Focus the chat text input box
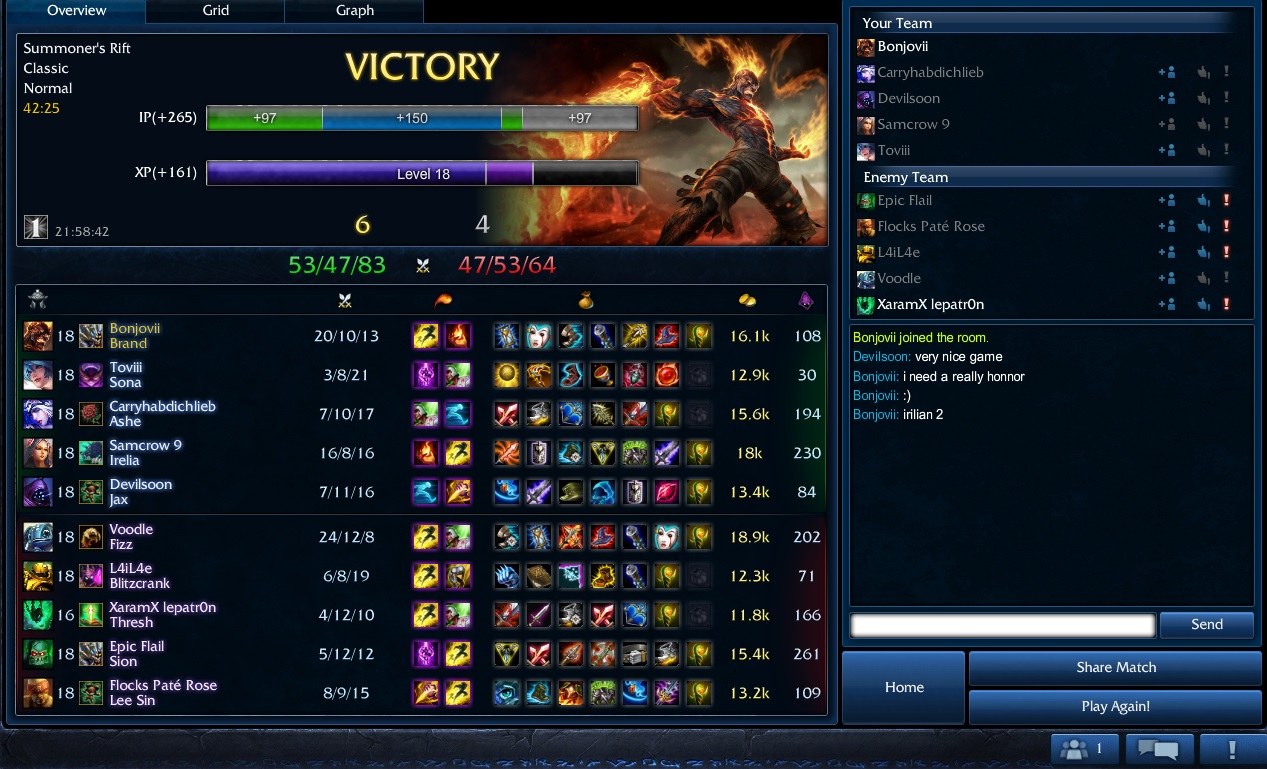 (x=1002, y=625)
